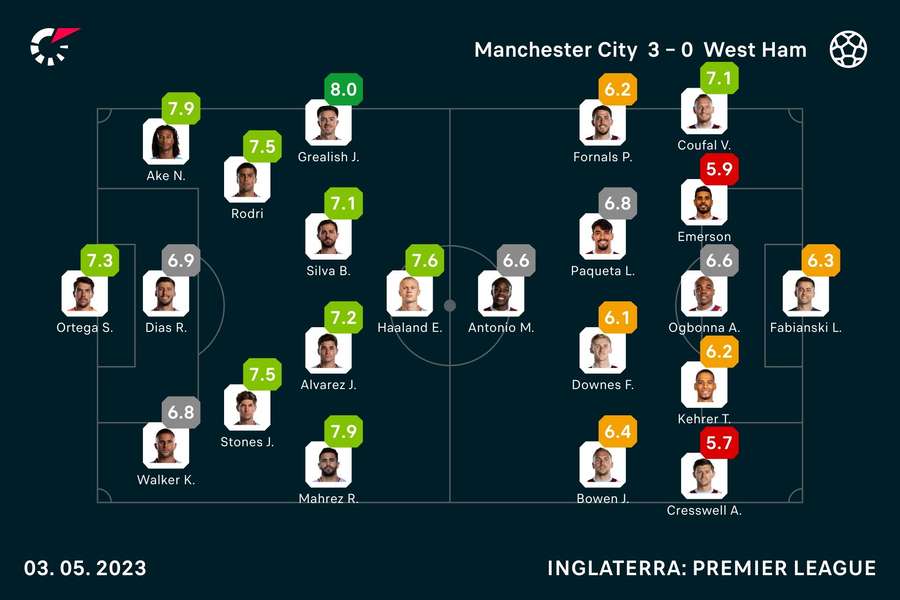The width and height of the screenshot is (900, 600).
Task: Select Ake N. in the lineup
Action: coord(165,141)
